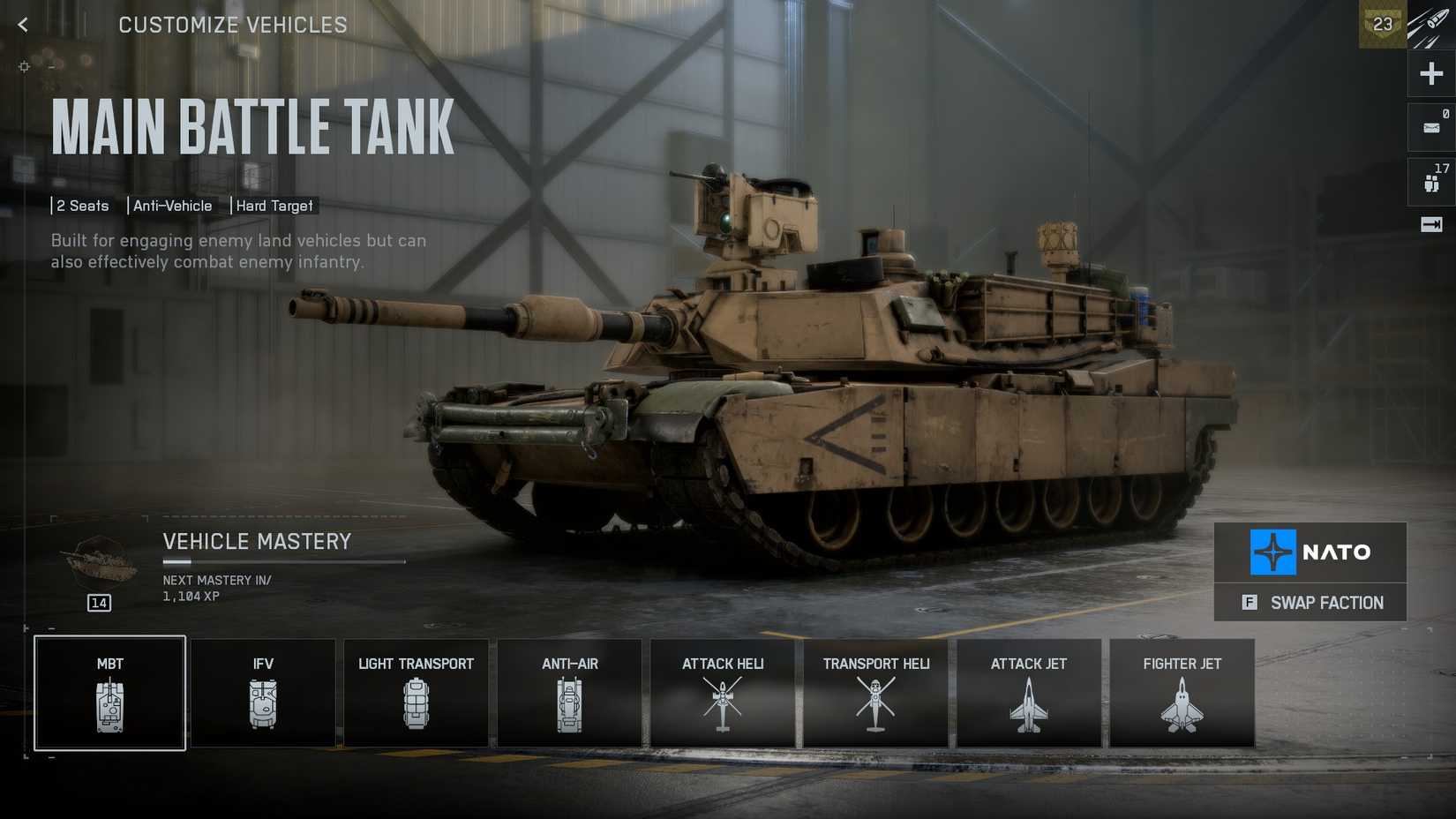Toggle the Anti-Vehicle attribute tag

pyautogui.click(x=173, y=206)
